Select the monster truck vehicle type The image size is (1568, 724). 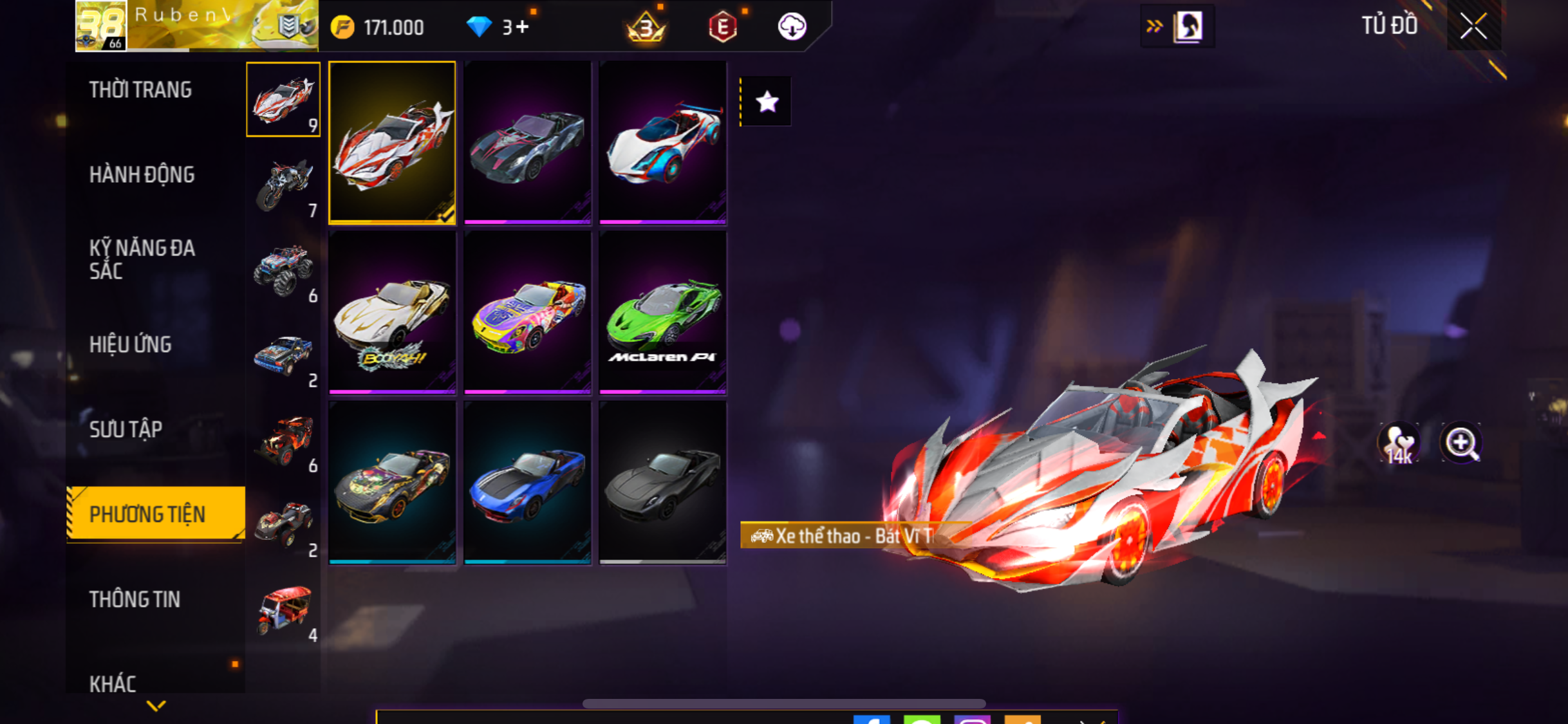point(284,270)
